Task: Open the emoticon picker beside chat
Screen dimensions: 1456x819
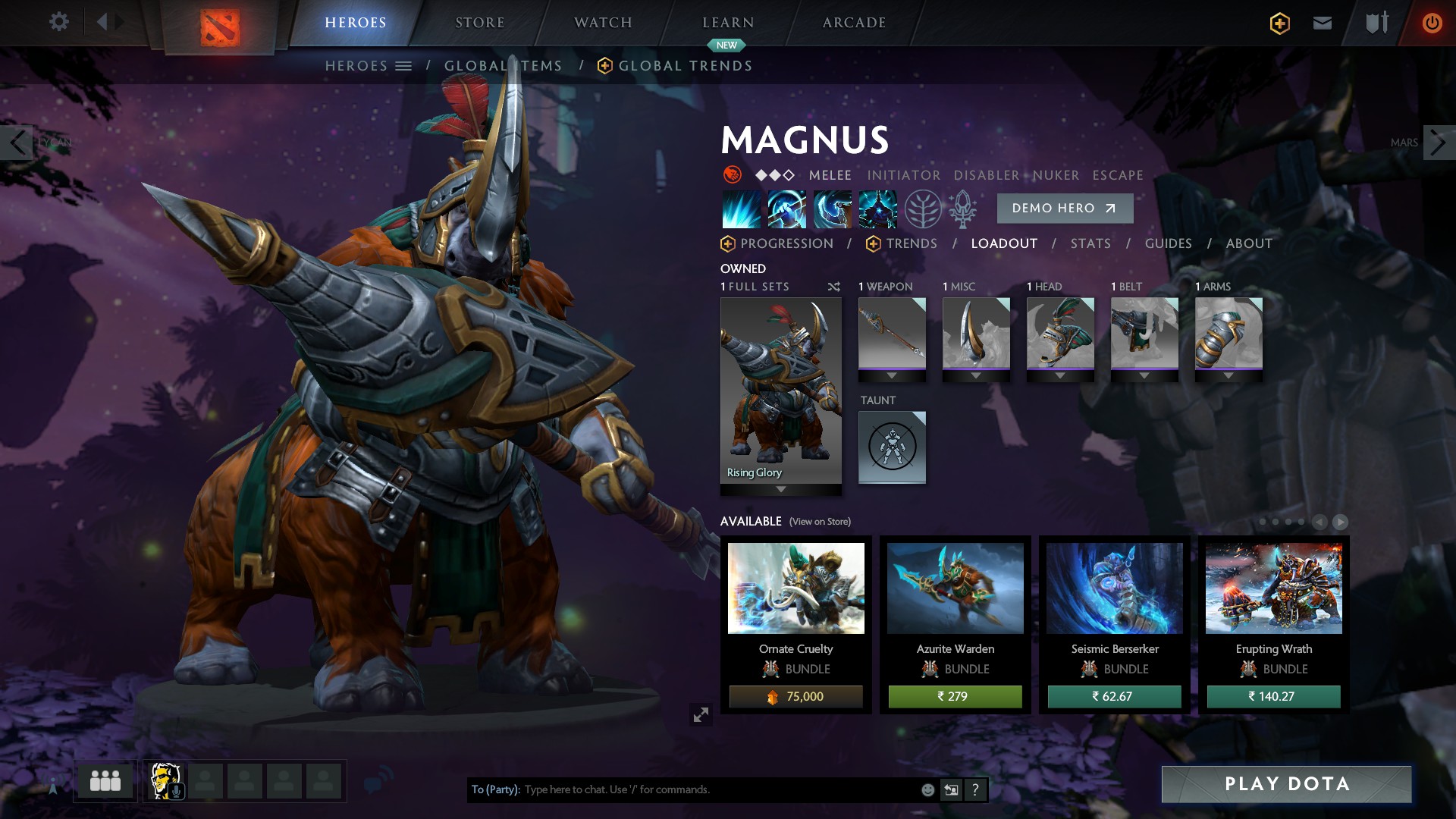Action: (x=927, y=789)
